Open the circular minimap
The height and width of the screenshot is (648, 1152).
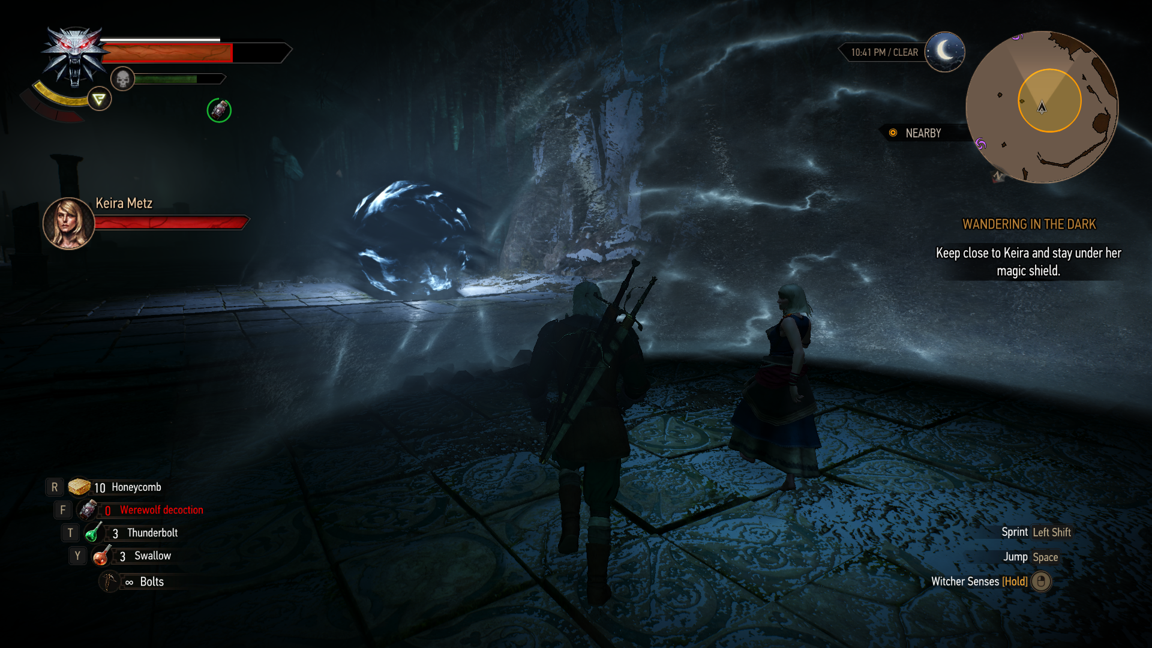click(x=1041, y=106)
